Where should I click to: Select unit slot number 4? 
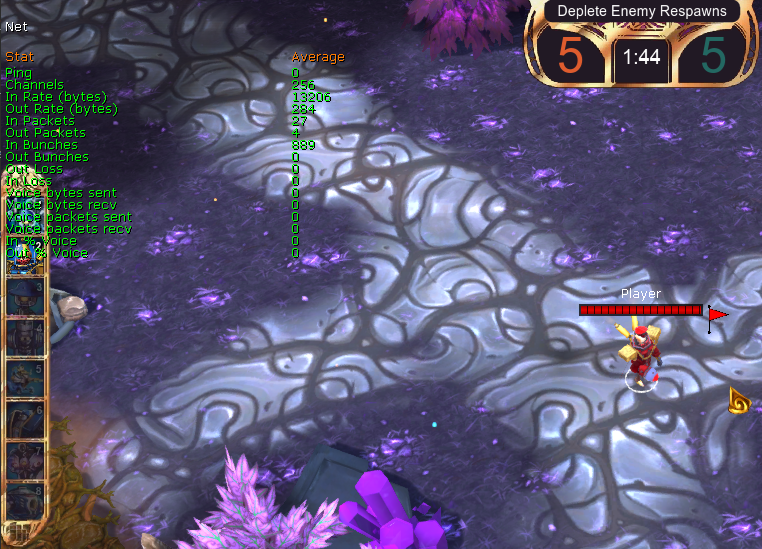coord(25,338)
